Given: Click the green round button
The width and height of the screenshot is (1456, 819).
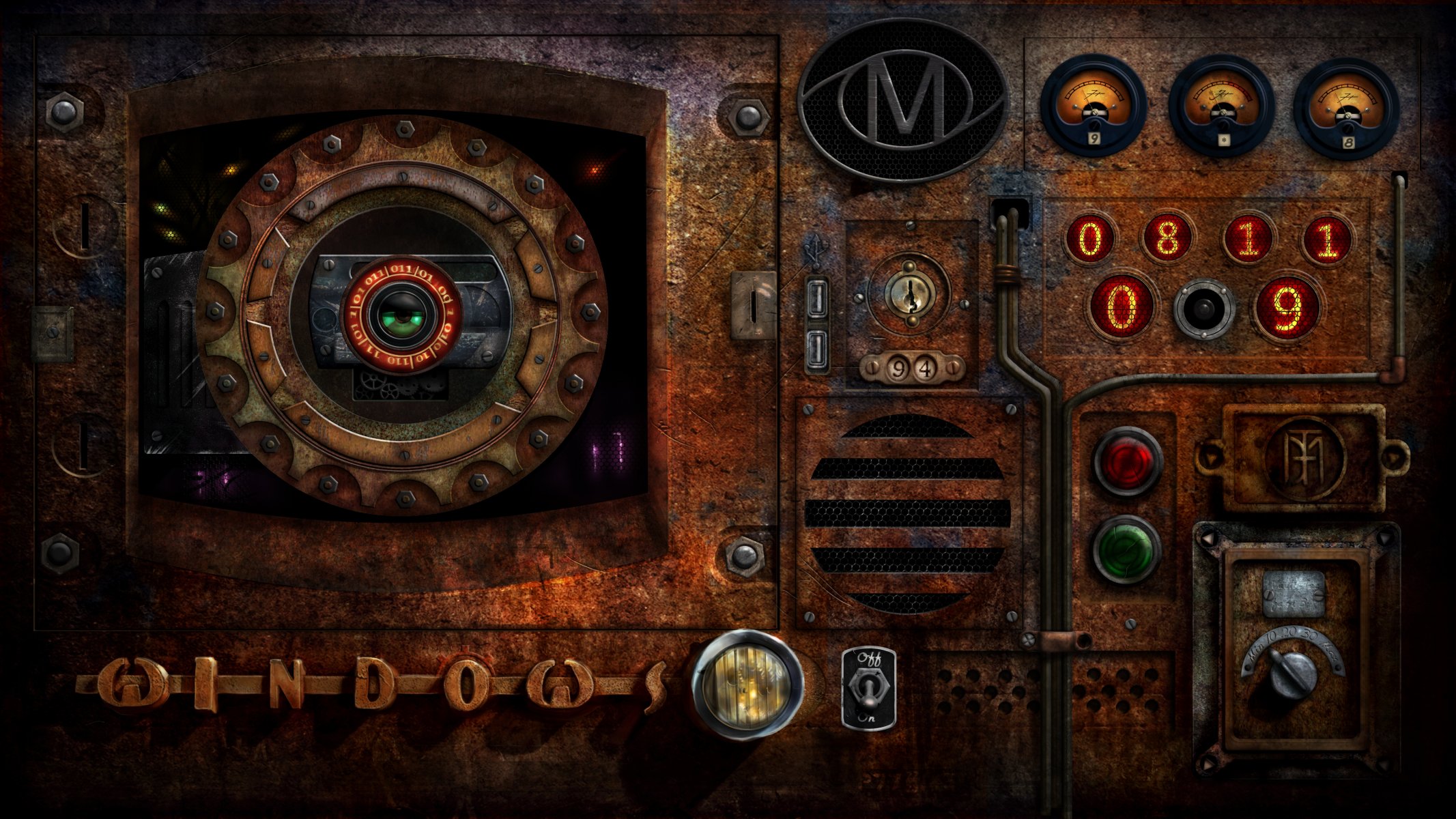Looking at the screenshot, I should click(x=1126, y=549).
